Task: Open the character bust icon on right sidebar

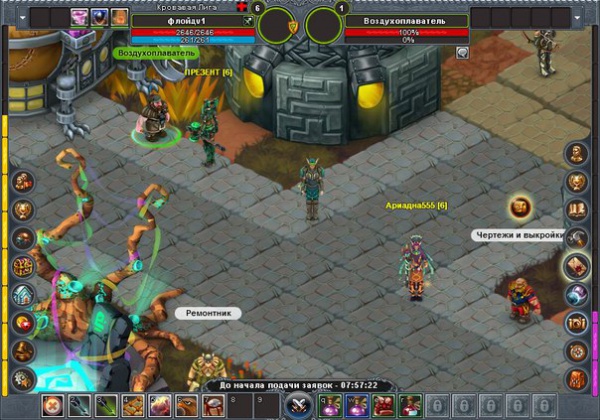Action: pyautogui.click(x=576, y=153)
